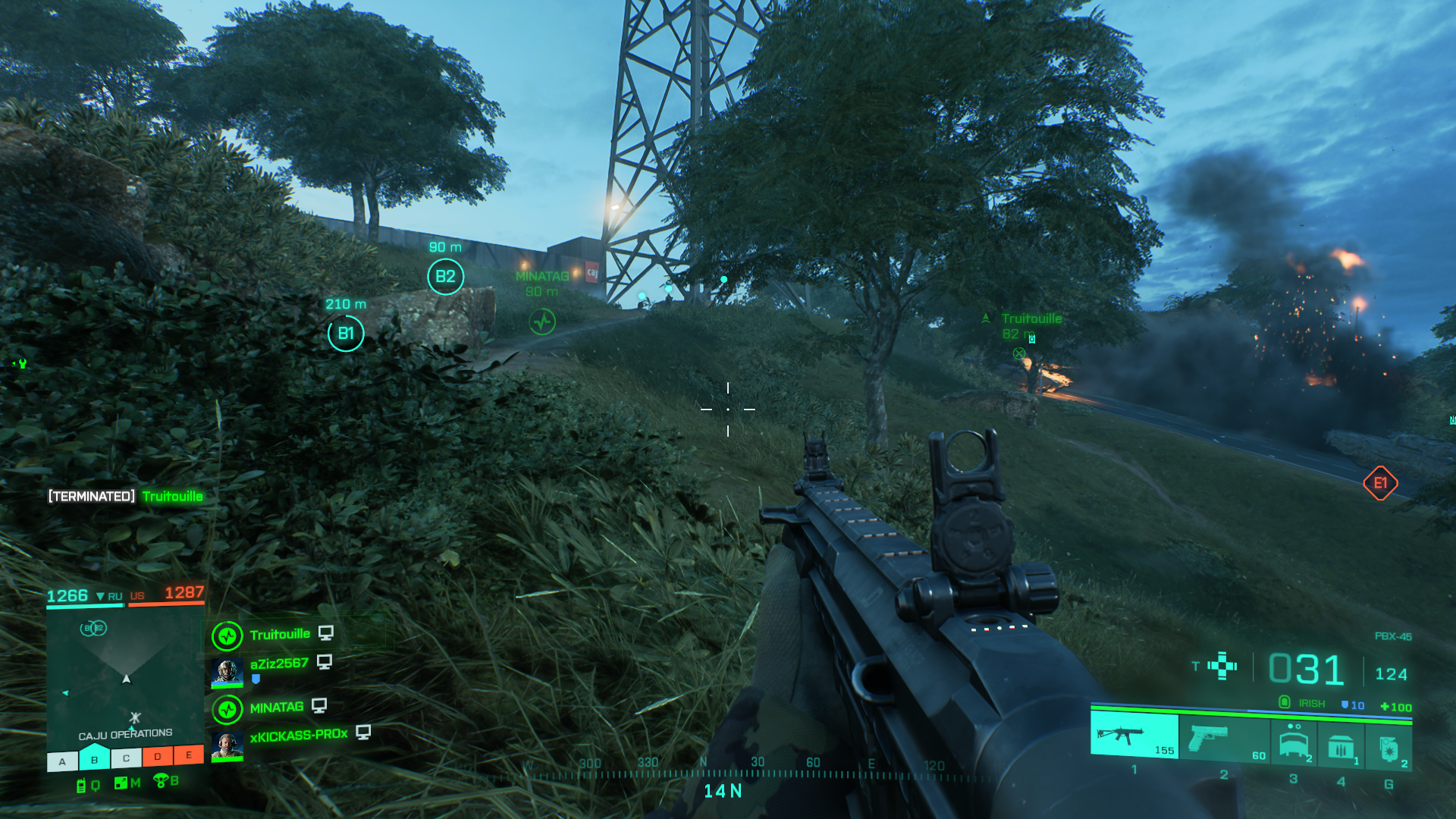Select the PBX-45 primary weapon slot
Viewport: 1456px width, 819px height.
click(1134, 735)
